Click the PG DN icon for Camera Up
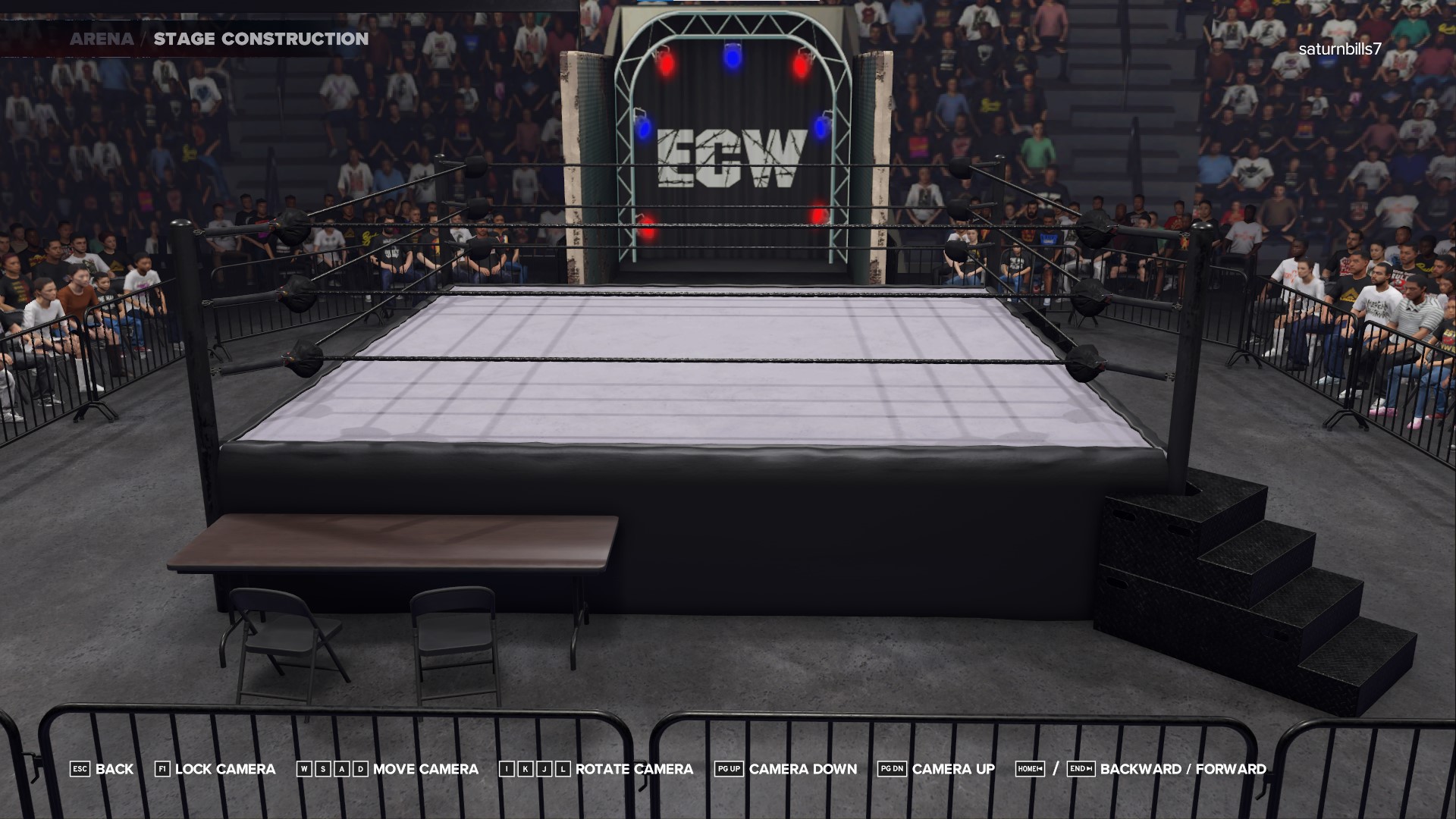The width and height of the screenshot is (1456, 819). click(893, 768)
